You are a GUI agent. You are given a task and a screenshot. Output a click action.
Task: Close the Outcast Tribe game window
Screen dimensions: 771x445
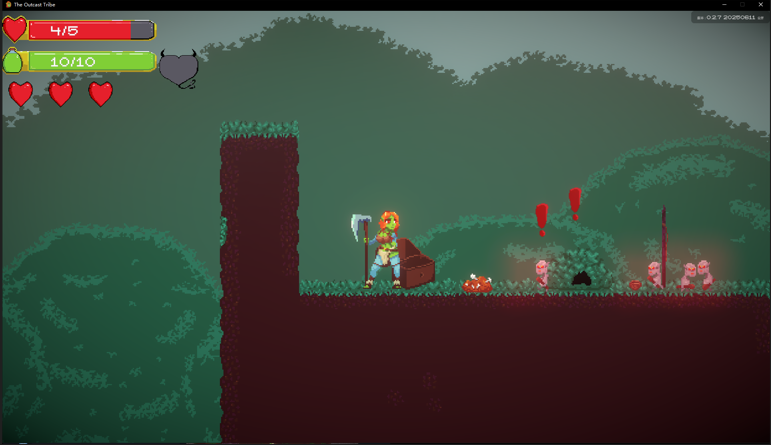(x=761, y=5)
